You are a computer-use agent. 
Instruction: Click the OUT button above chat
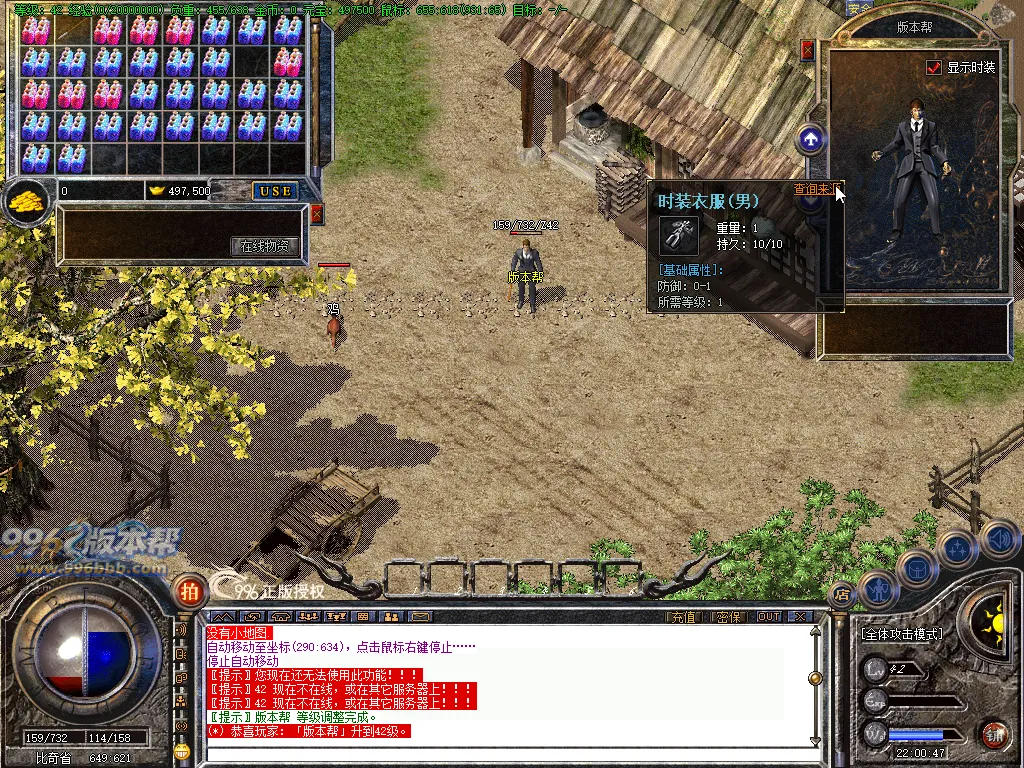point(768,617)
